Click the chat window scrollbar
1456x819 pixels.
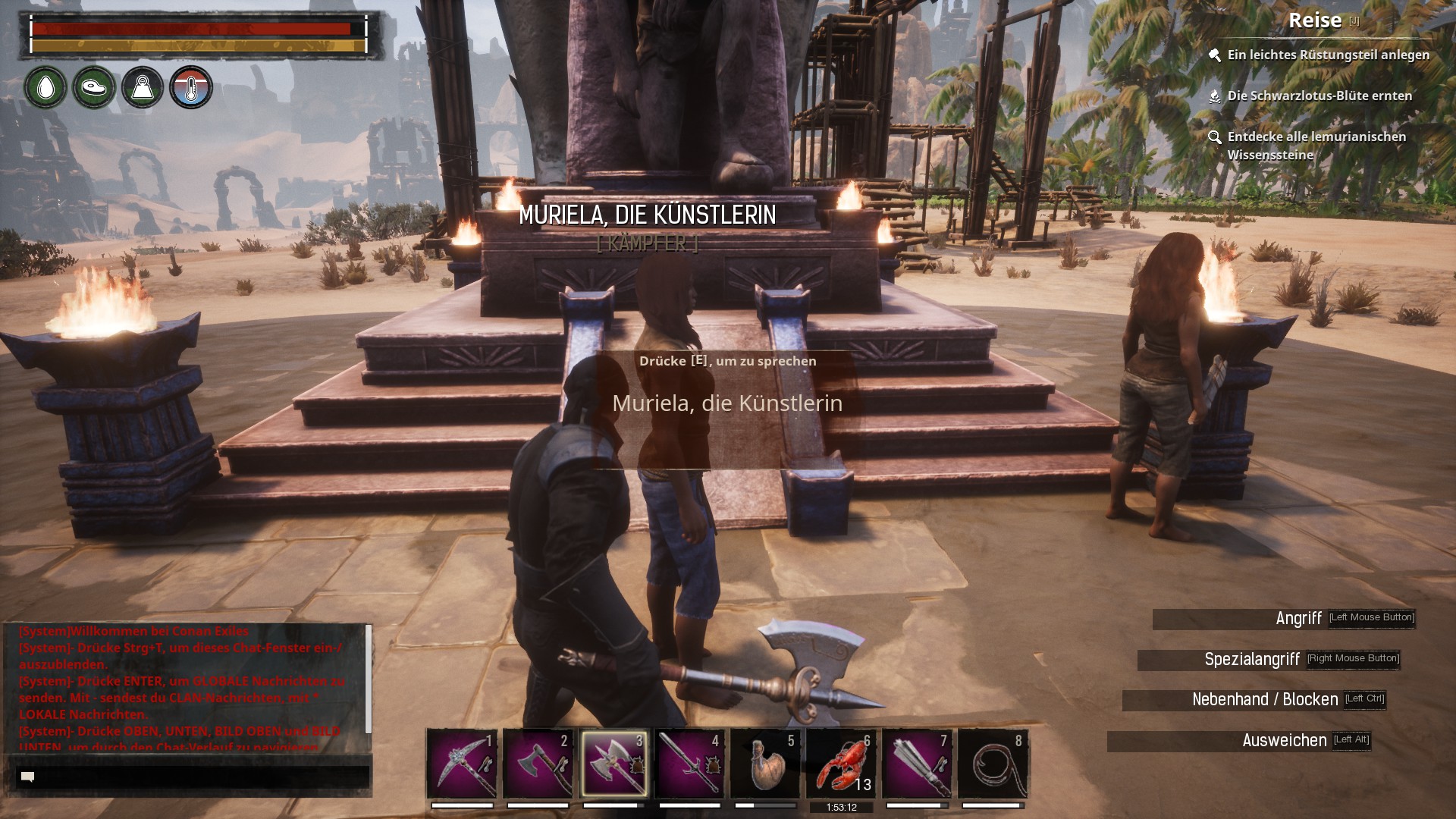tap(369, 679)
